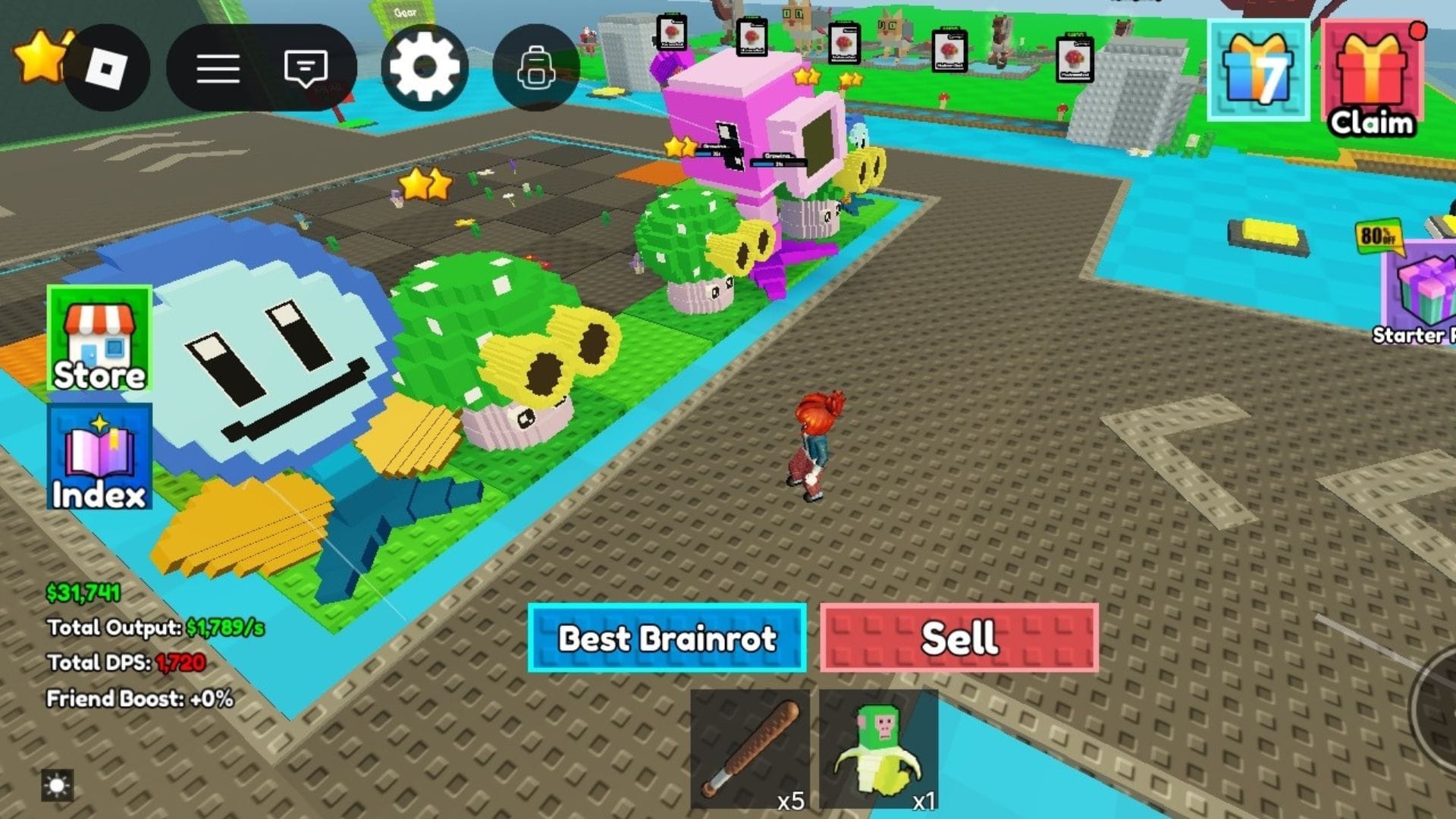Open the chat bubble icon

(x=306, y=67)
